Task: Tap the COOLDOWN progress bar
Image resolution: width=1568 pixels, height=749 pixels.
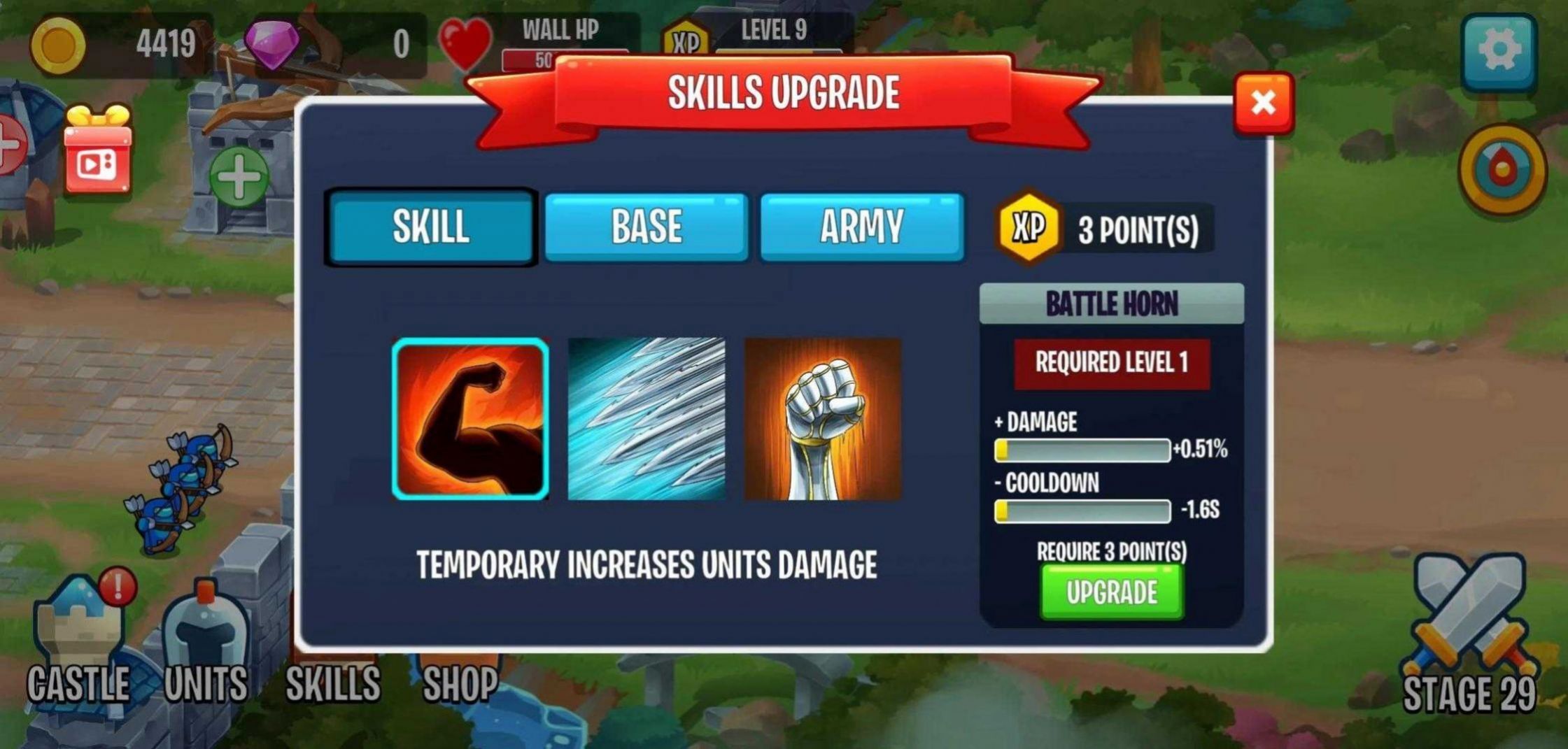Action: (1081, 512)
